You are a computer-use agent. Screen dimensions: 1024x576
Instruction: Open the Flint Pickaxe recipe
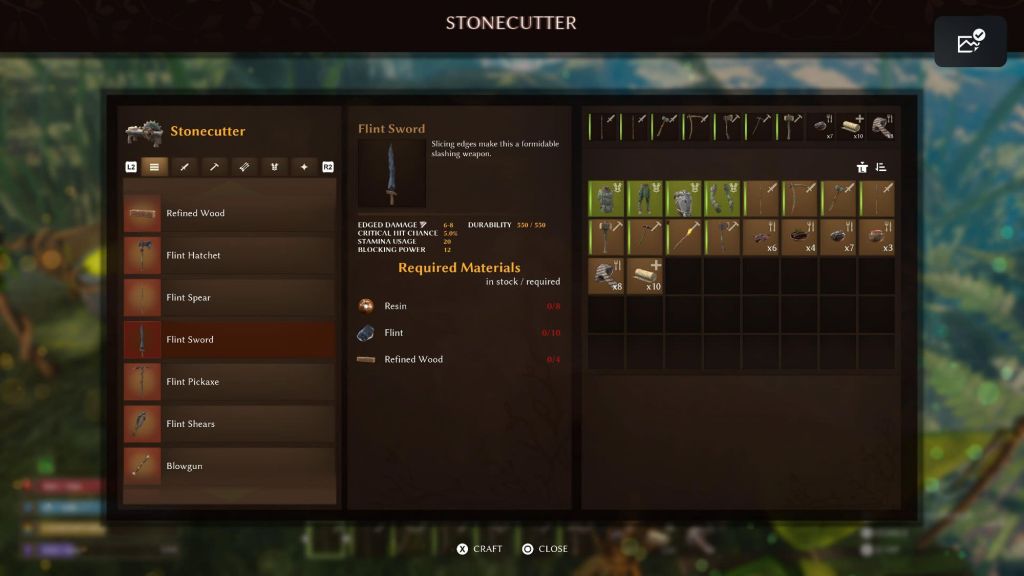tap(229, 382)
